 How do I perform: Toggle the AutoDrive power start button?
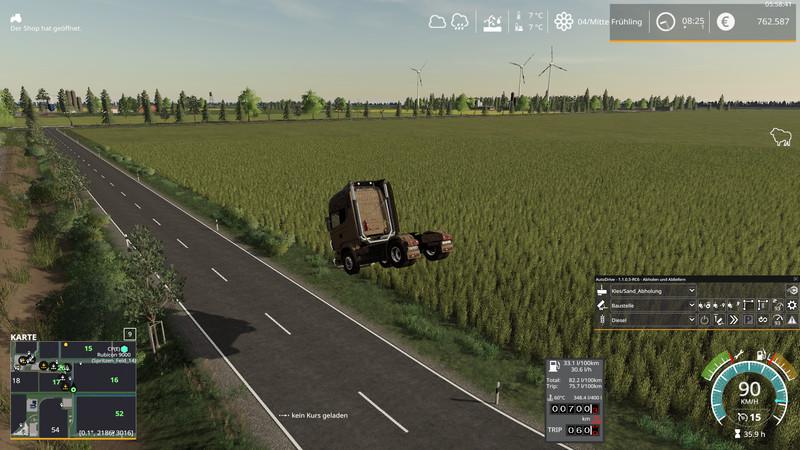click(704, 320)
